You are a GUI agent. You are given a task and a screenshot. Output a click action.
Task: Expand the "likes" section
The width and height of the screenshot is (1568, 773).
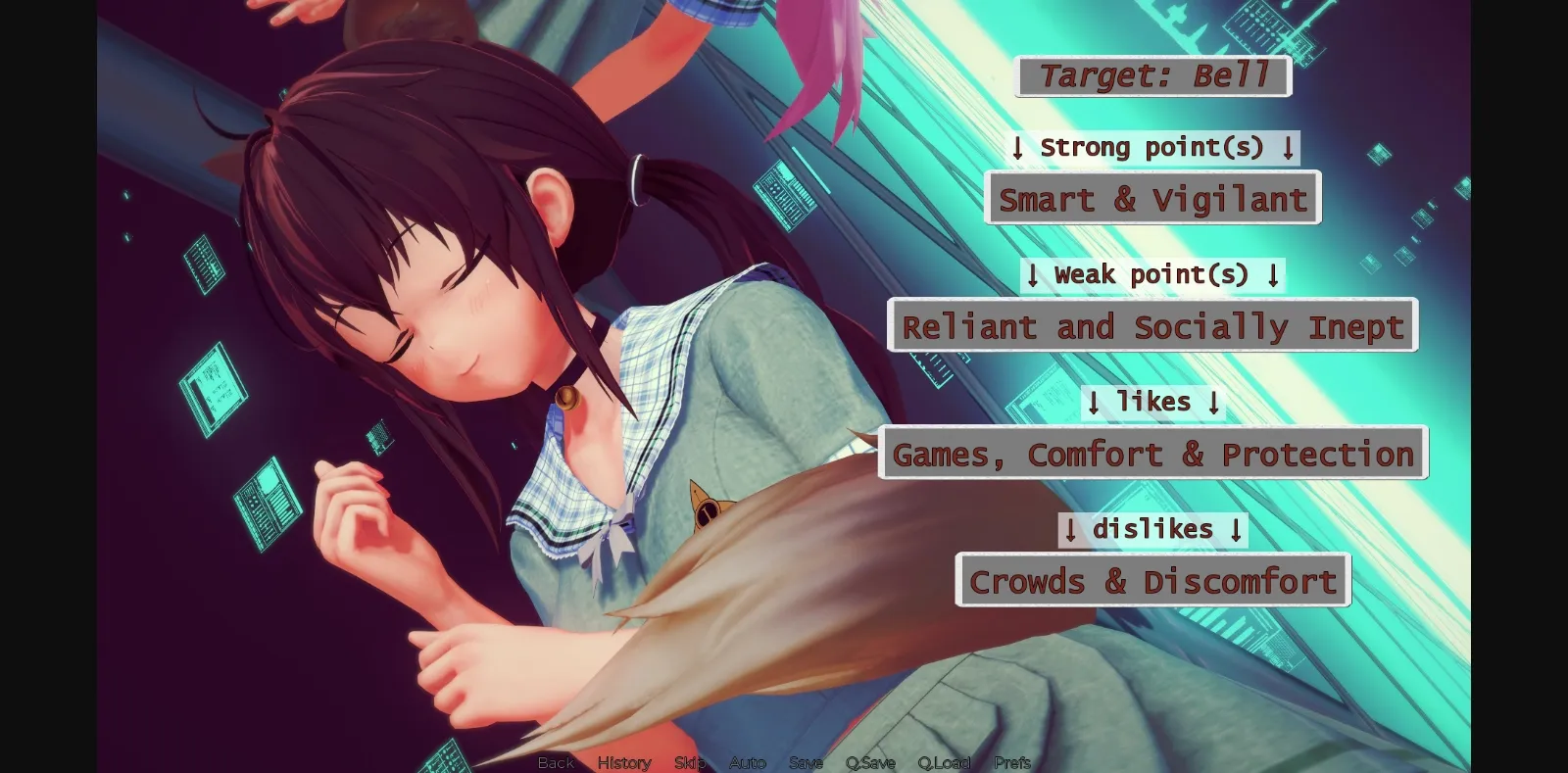click(1152, 402)
